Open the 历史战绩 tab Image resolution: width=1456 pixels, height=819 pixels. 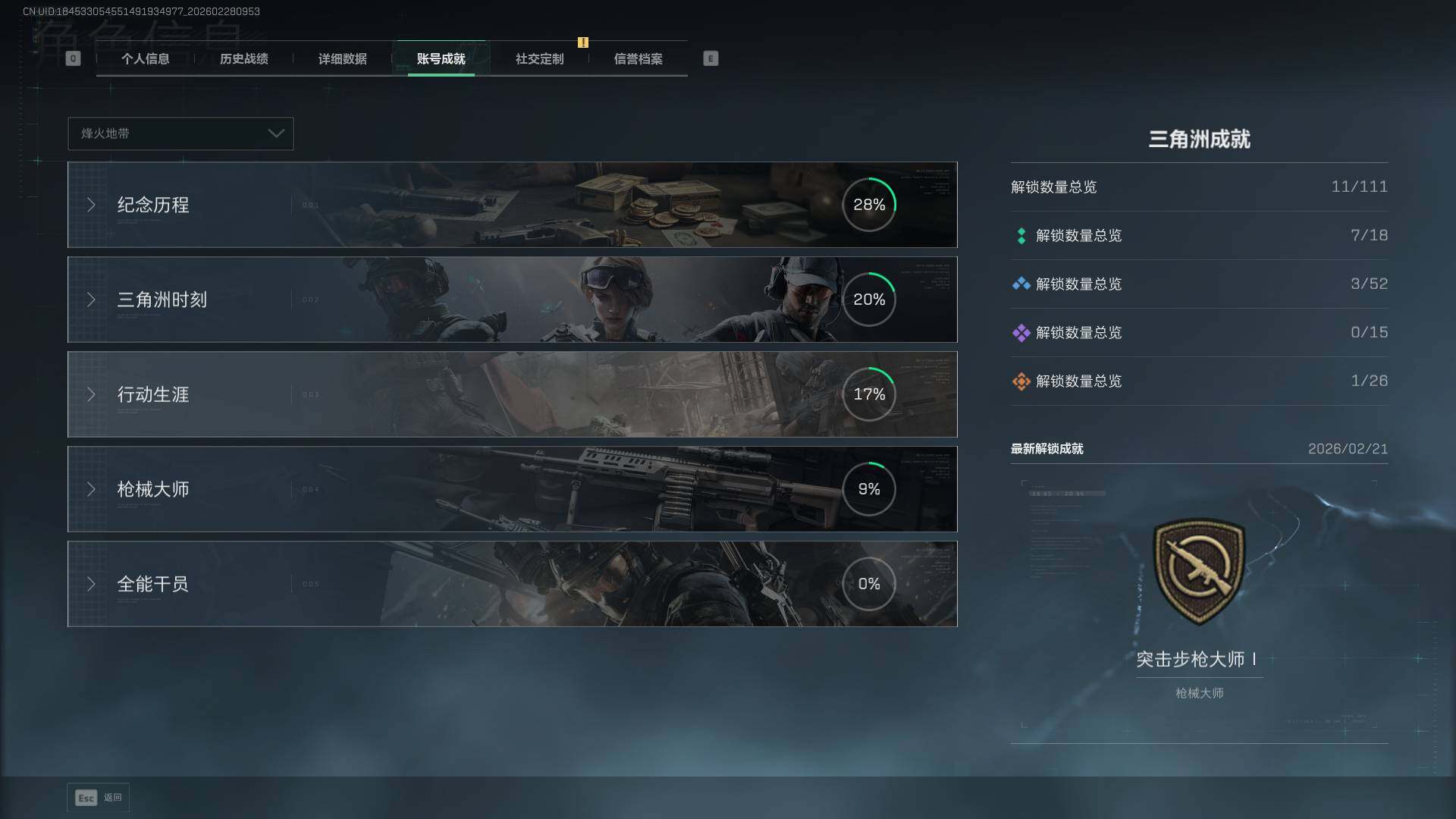pos(243,59)
